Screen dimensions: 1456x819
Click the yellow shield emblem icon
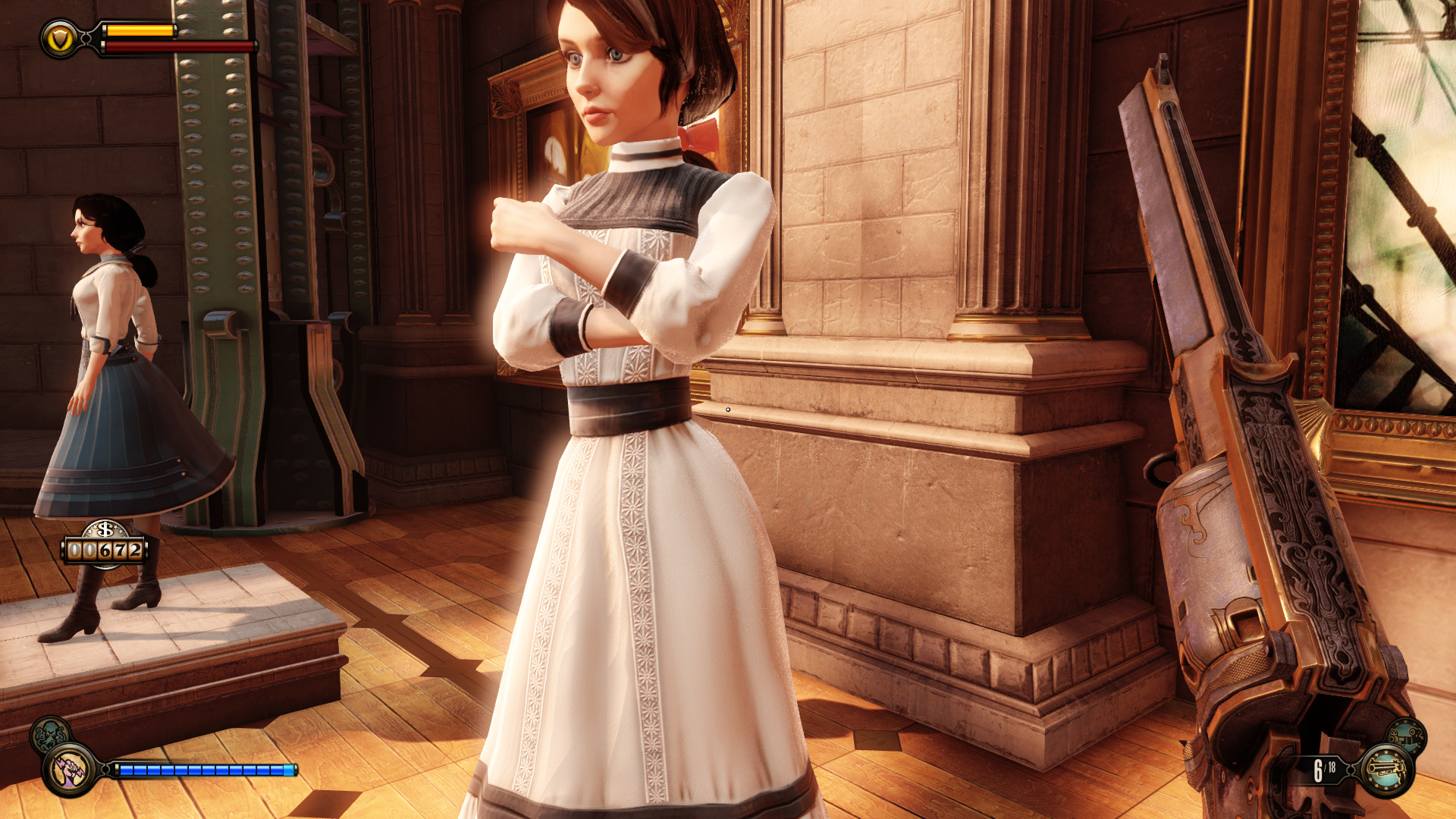pos(60,39)
